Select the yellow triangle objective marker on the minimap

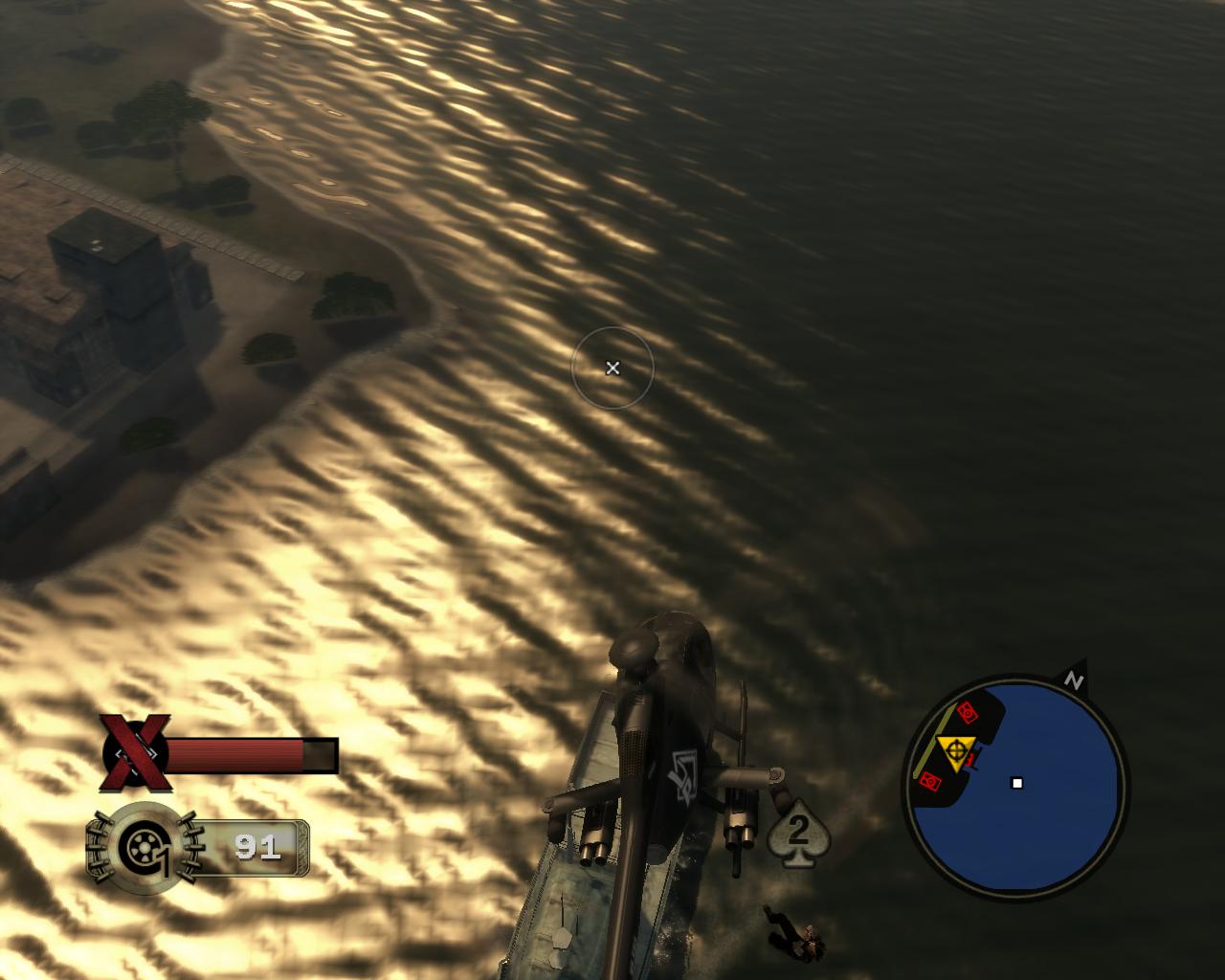pos(956,751)
